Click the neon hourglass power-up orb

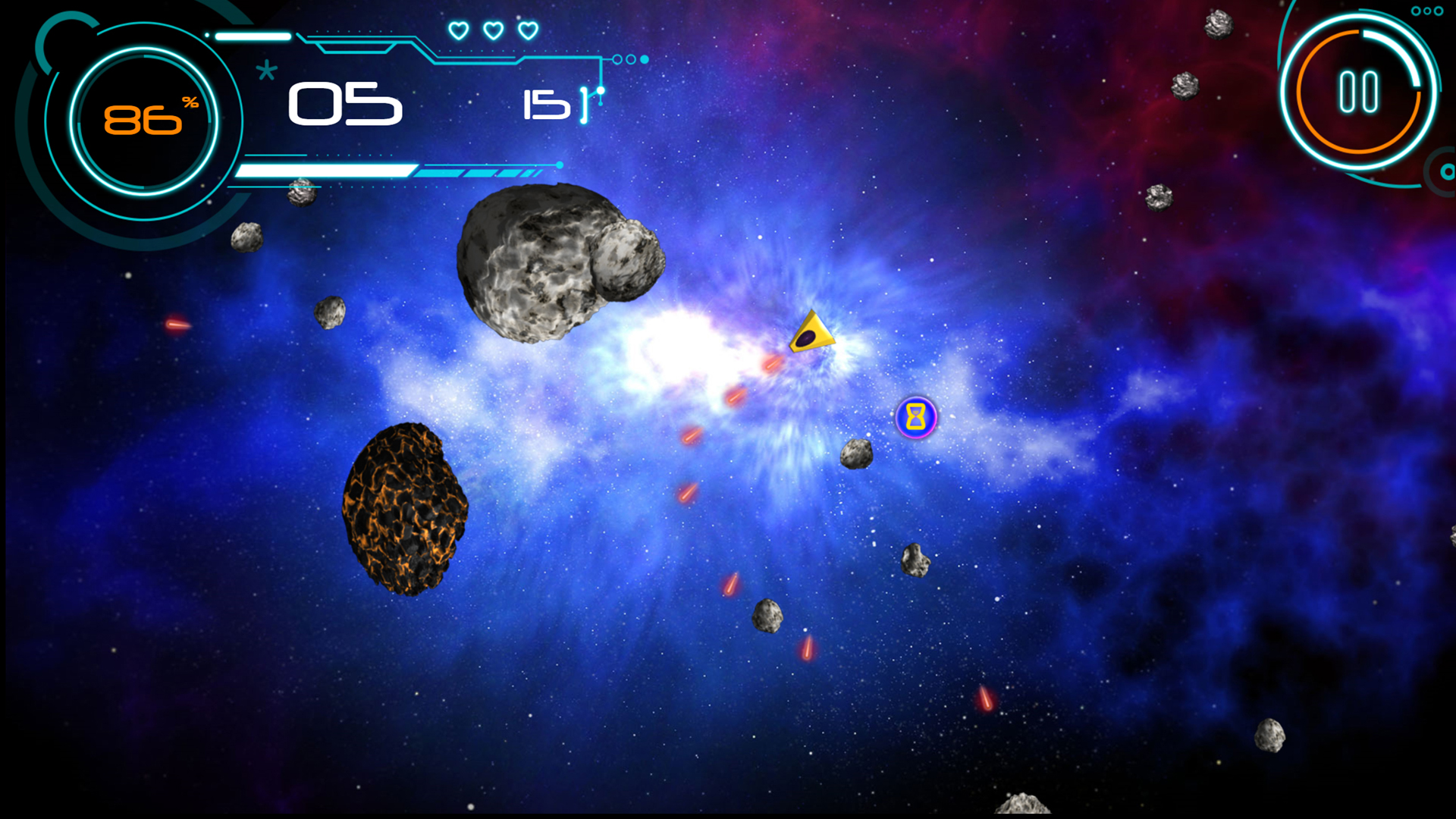pos(915,418)
